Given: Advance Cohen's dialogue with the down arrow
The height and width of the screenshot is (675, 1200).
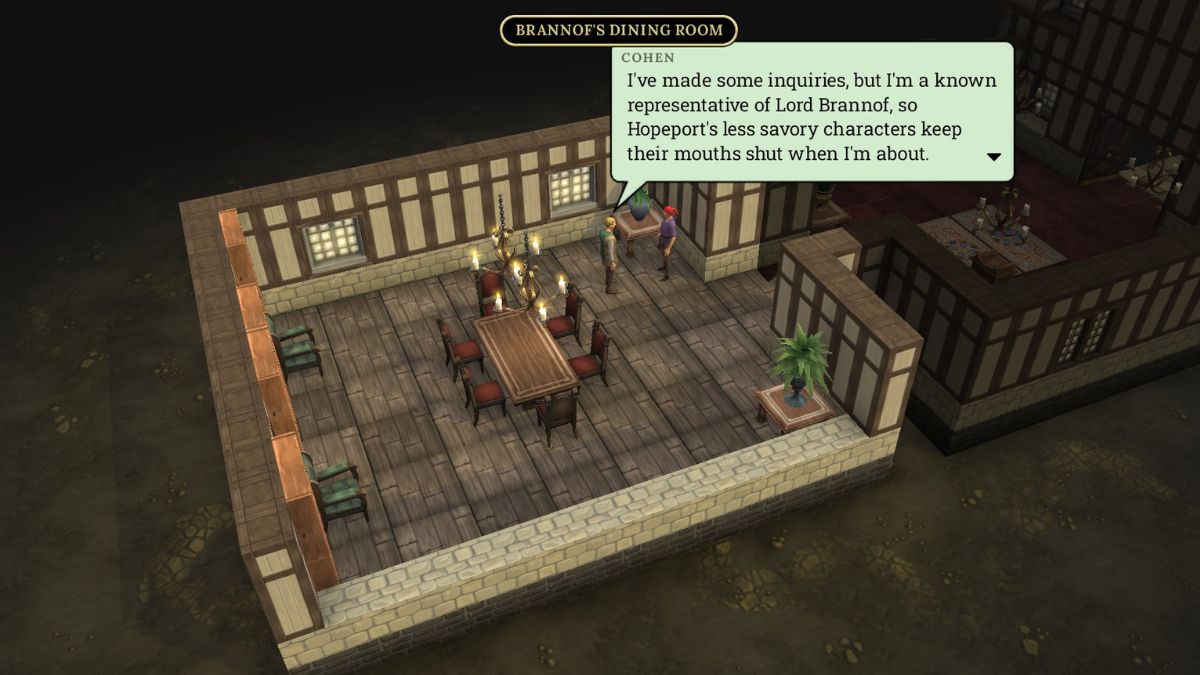Looking at the screenshot, I should (994, 156).
